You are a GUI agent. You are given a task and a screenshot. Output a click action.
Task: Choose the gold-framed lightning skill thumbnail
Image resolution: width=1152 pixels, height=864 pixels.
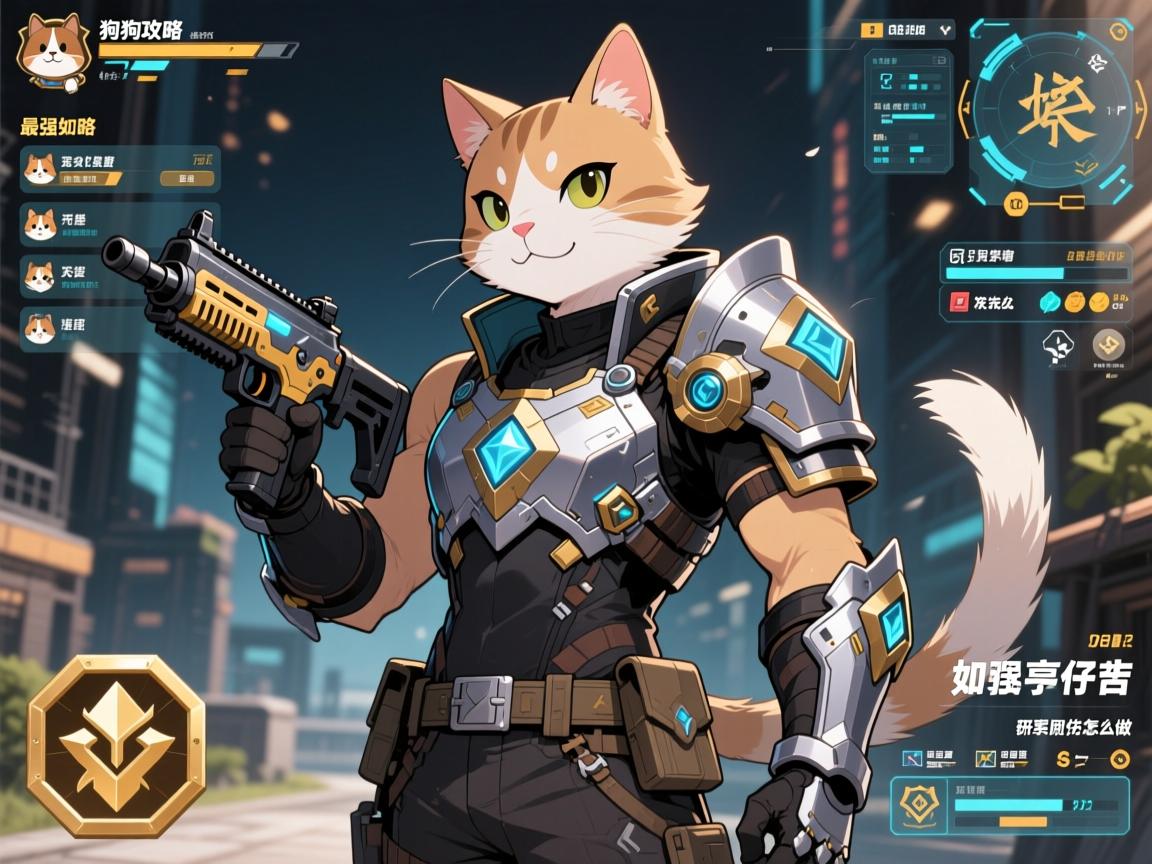pyautogui.click(x=985, y=758)
